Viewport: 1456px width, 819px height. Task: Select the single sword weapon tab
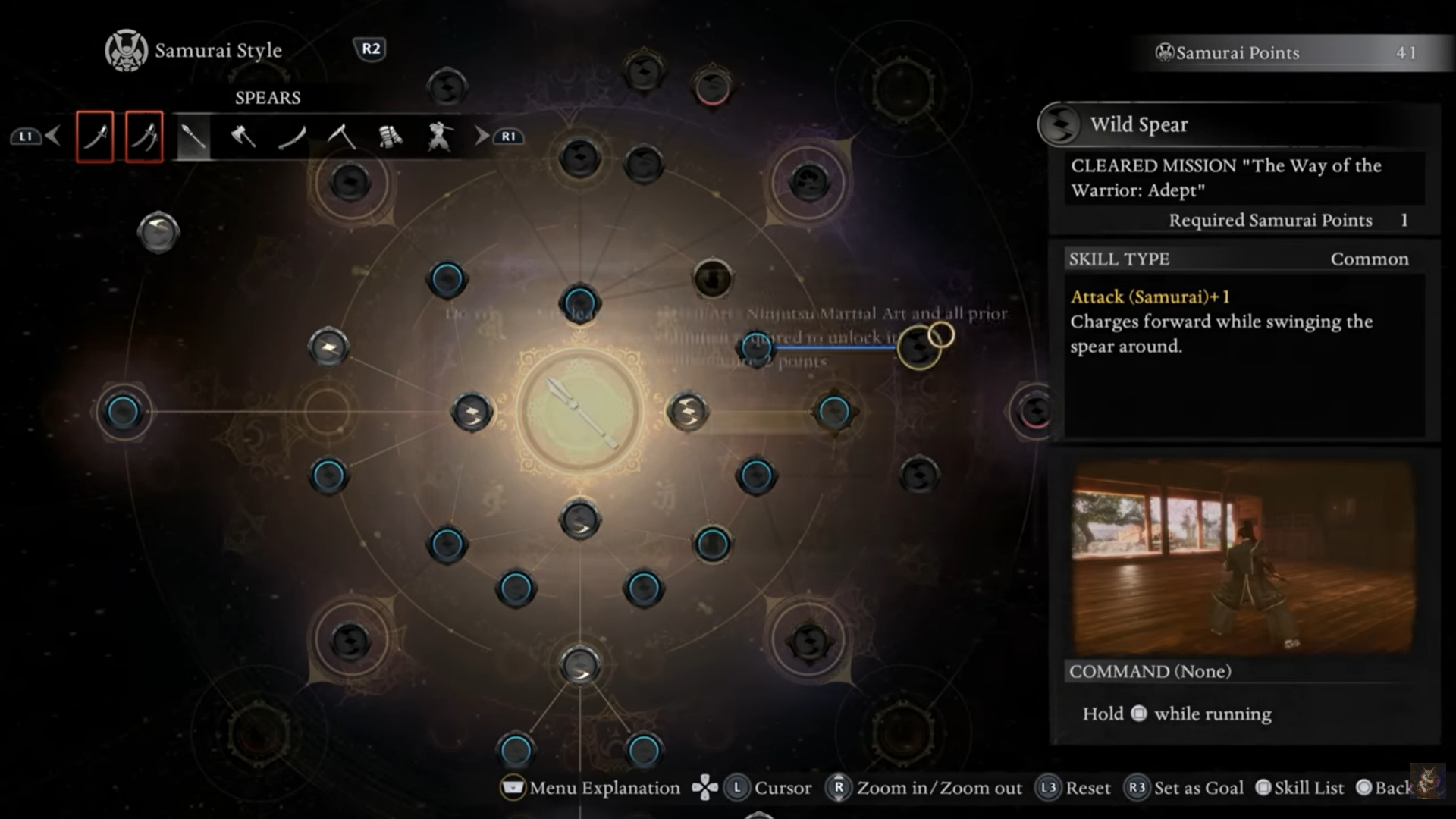pos(95,136)
